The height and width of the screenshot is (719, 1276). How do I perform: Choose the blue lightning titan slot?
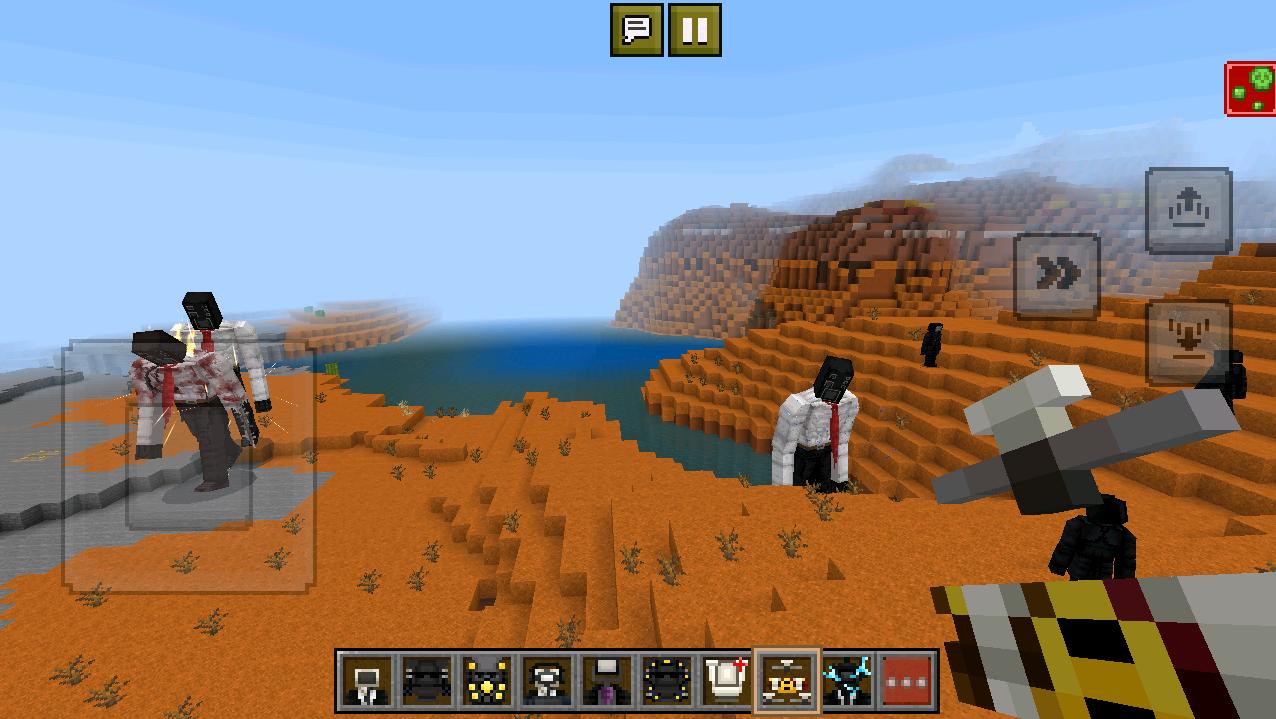coord(847,681)
